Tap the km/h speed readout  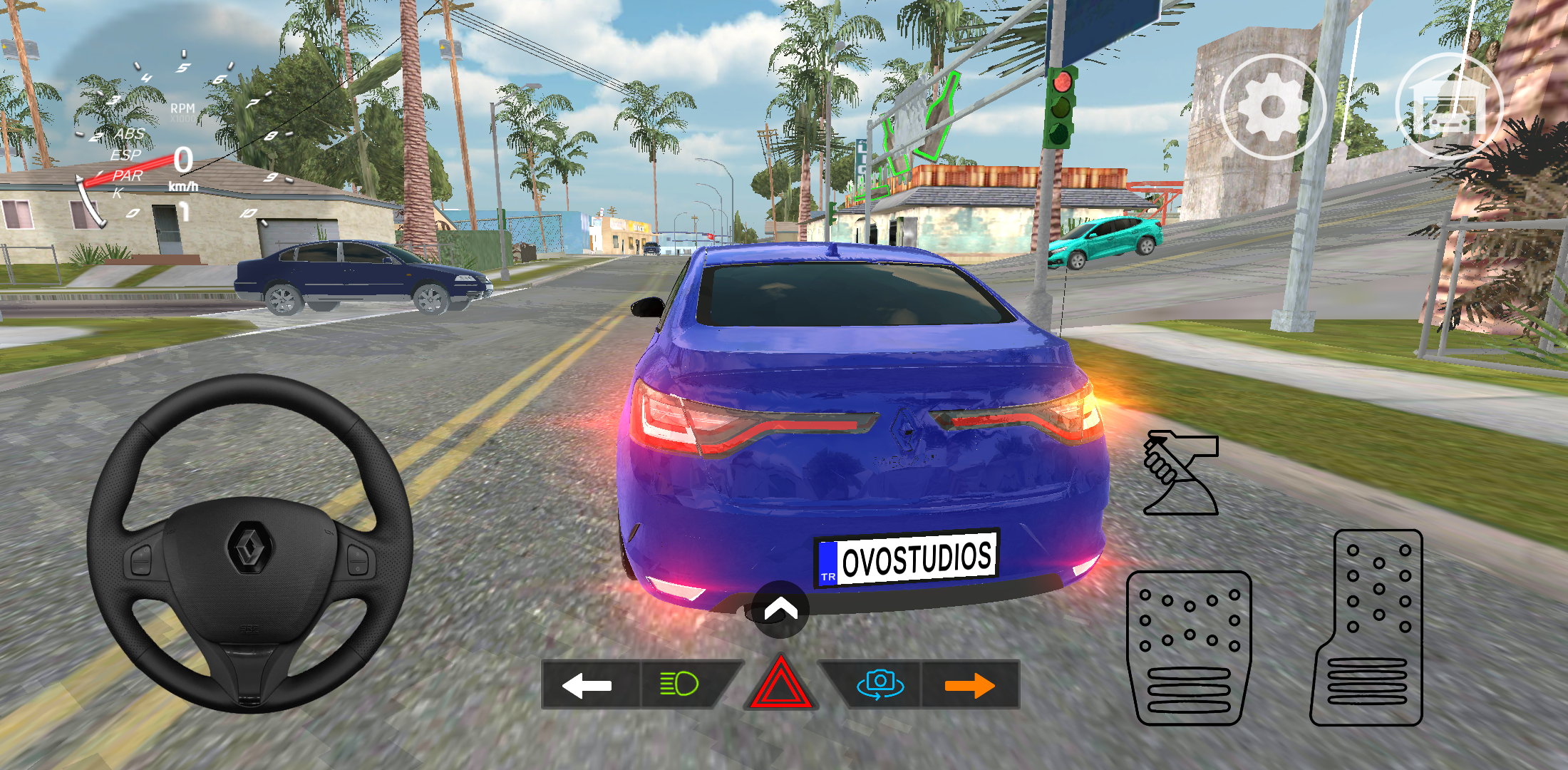click(x=182, y=185)
